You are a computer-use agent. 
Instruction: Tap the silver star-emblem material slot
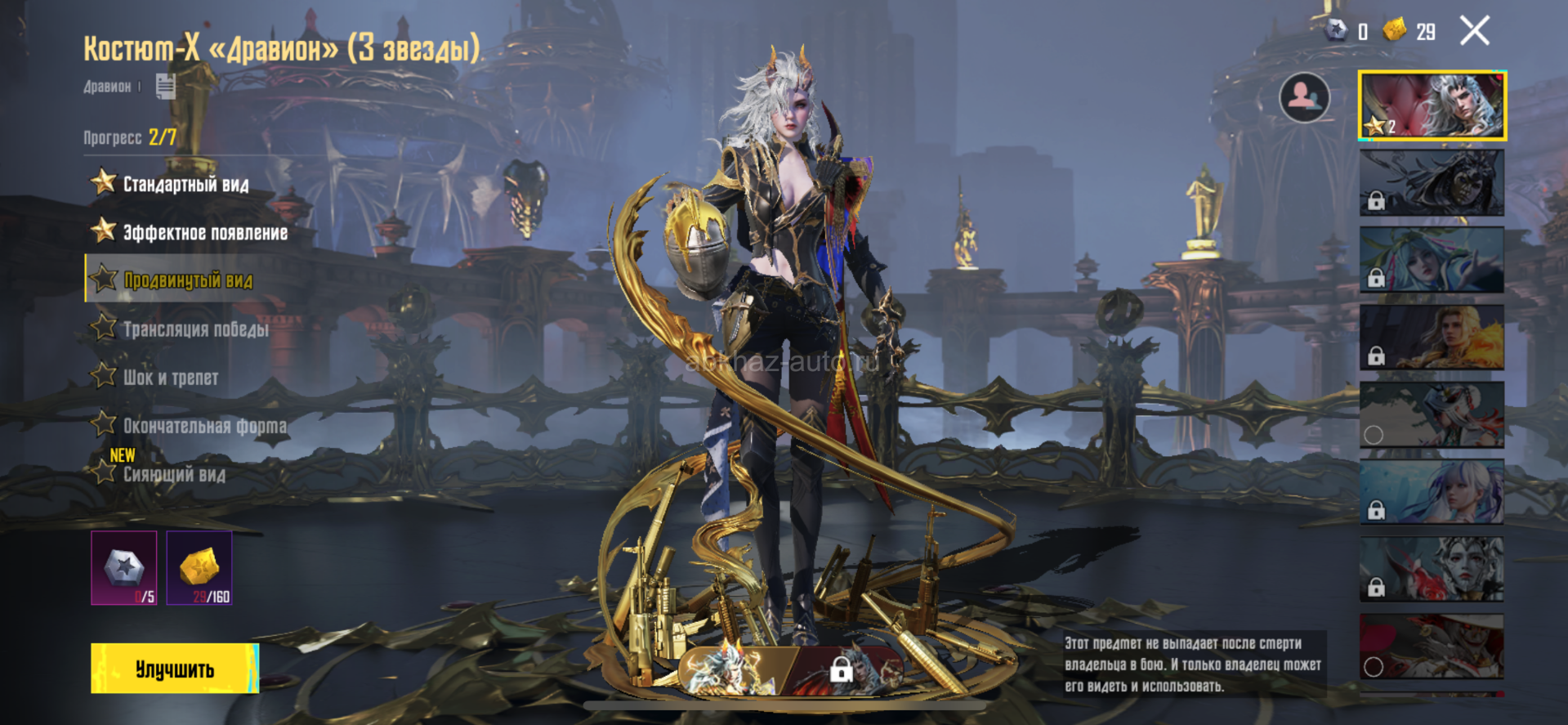click(124, 568)
